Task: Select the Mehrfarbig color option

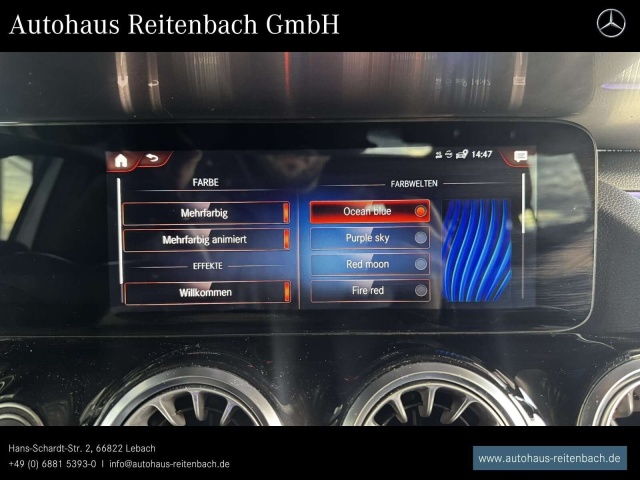Action: point(205,213)
